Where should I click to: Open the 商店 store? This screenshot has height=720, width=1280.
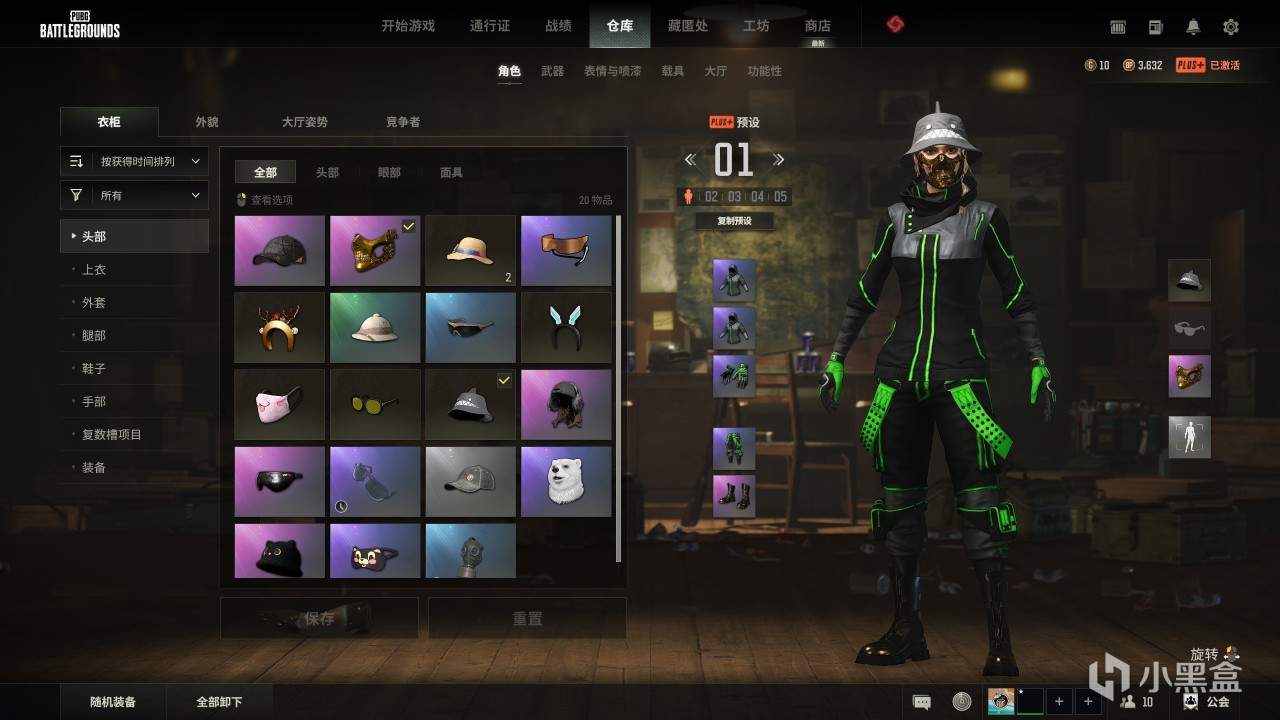pyautogui.click(x=817, y=26)
